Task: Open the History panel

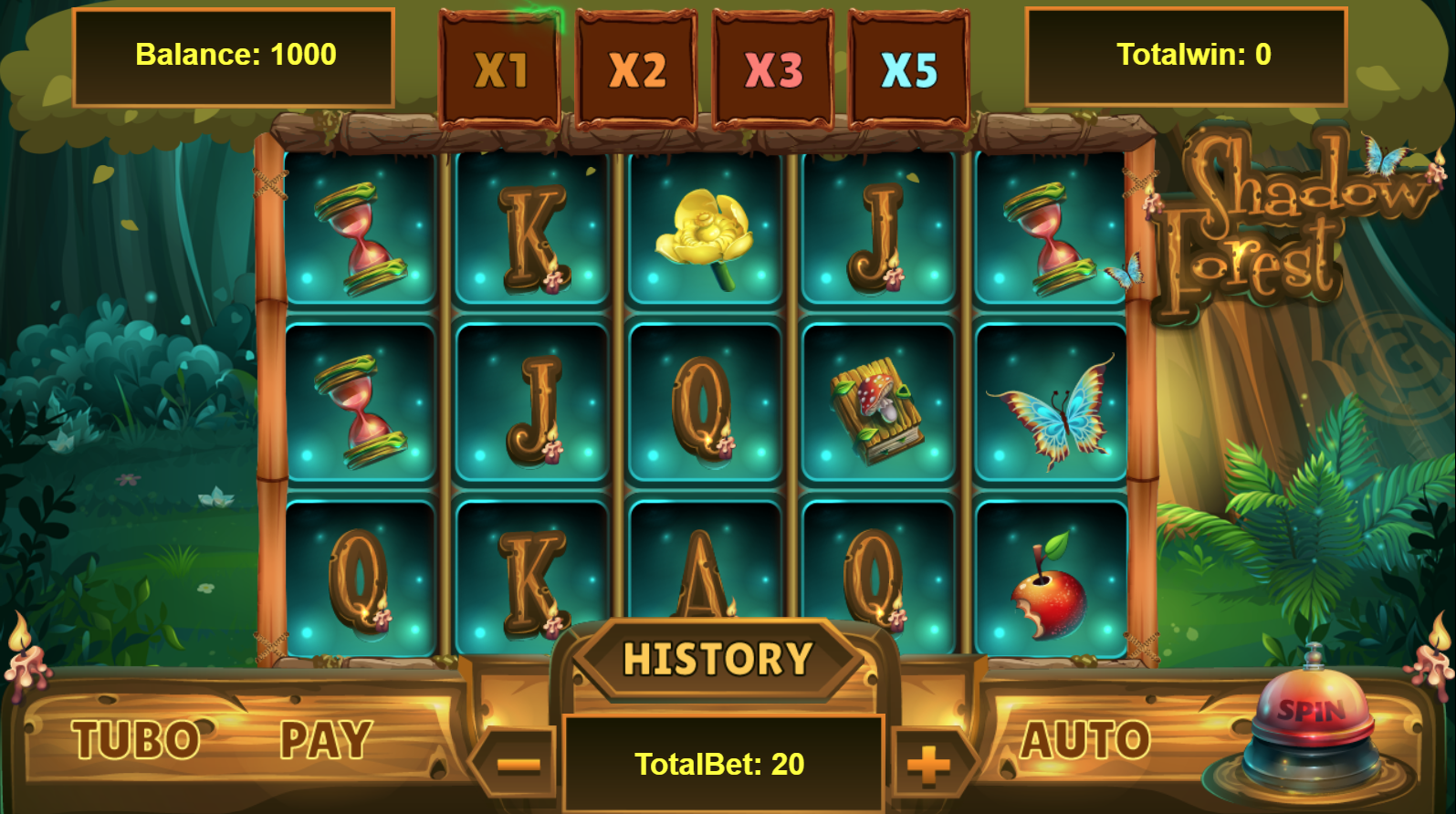Action: (718, 659)
